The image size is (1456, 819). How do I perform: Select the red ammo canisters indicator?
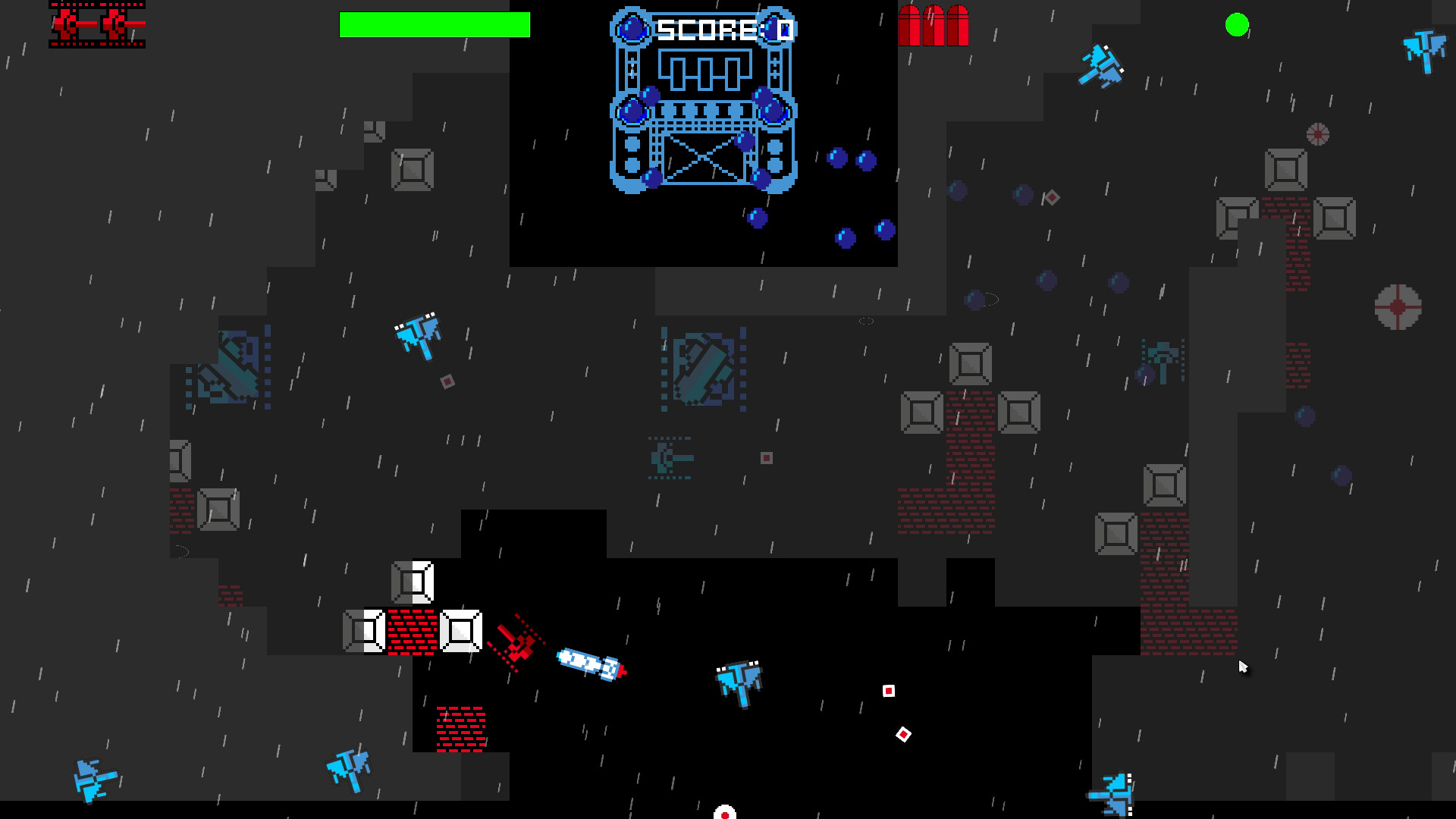pyautogui.click(x=934, y=27)
